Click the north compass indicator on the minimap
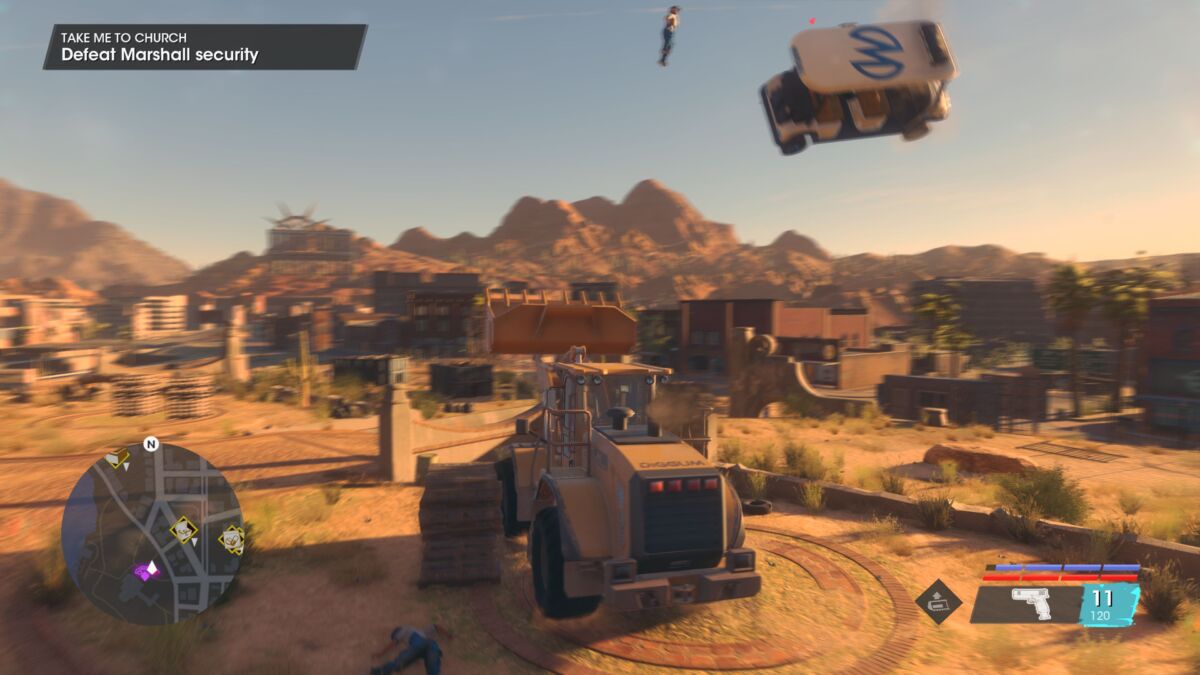Screen dimensions: 1200x675 [151, 444]
